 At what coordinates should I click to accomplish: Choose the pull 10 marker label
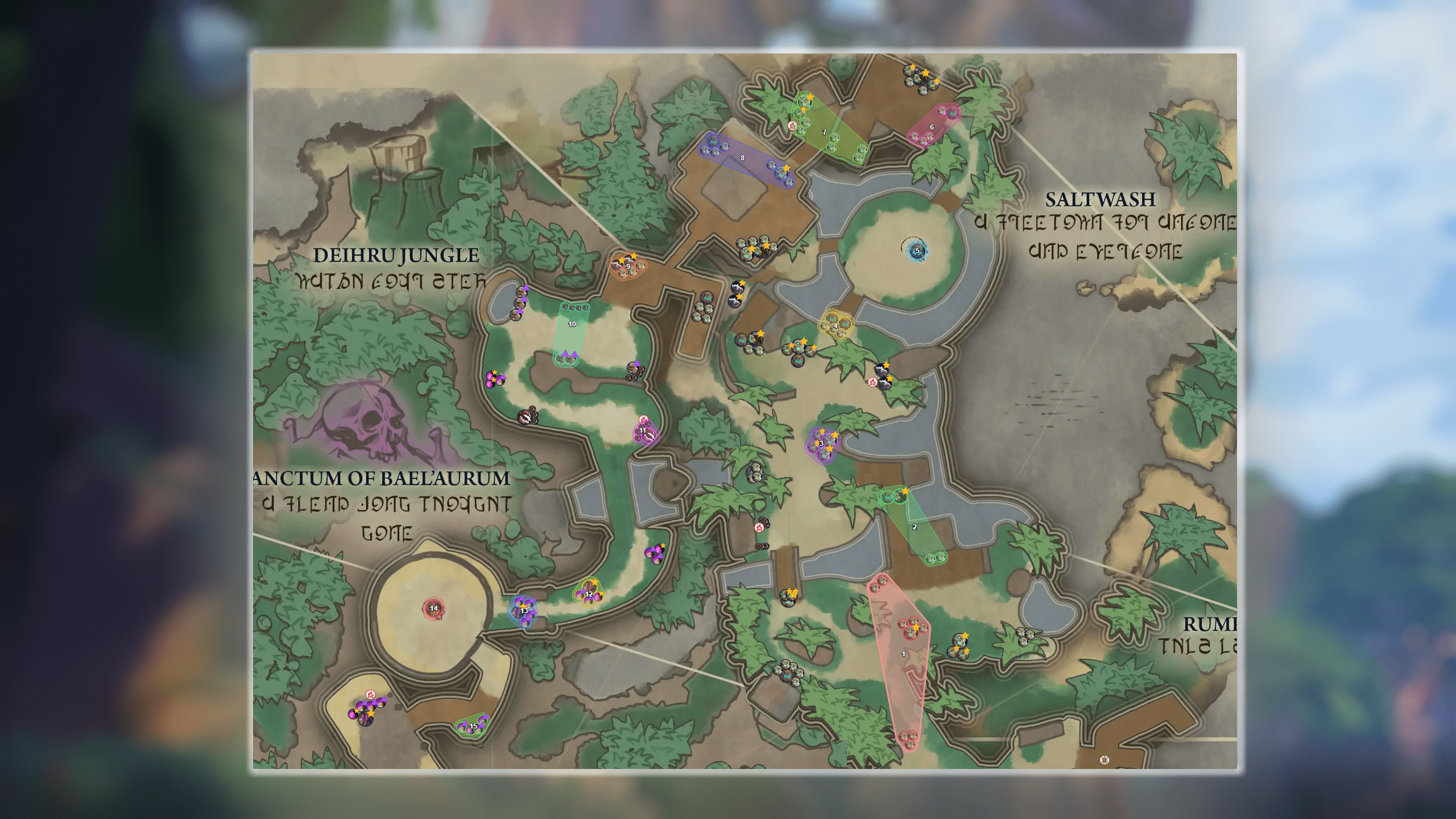[572, 324]
